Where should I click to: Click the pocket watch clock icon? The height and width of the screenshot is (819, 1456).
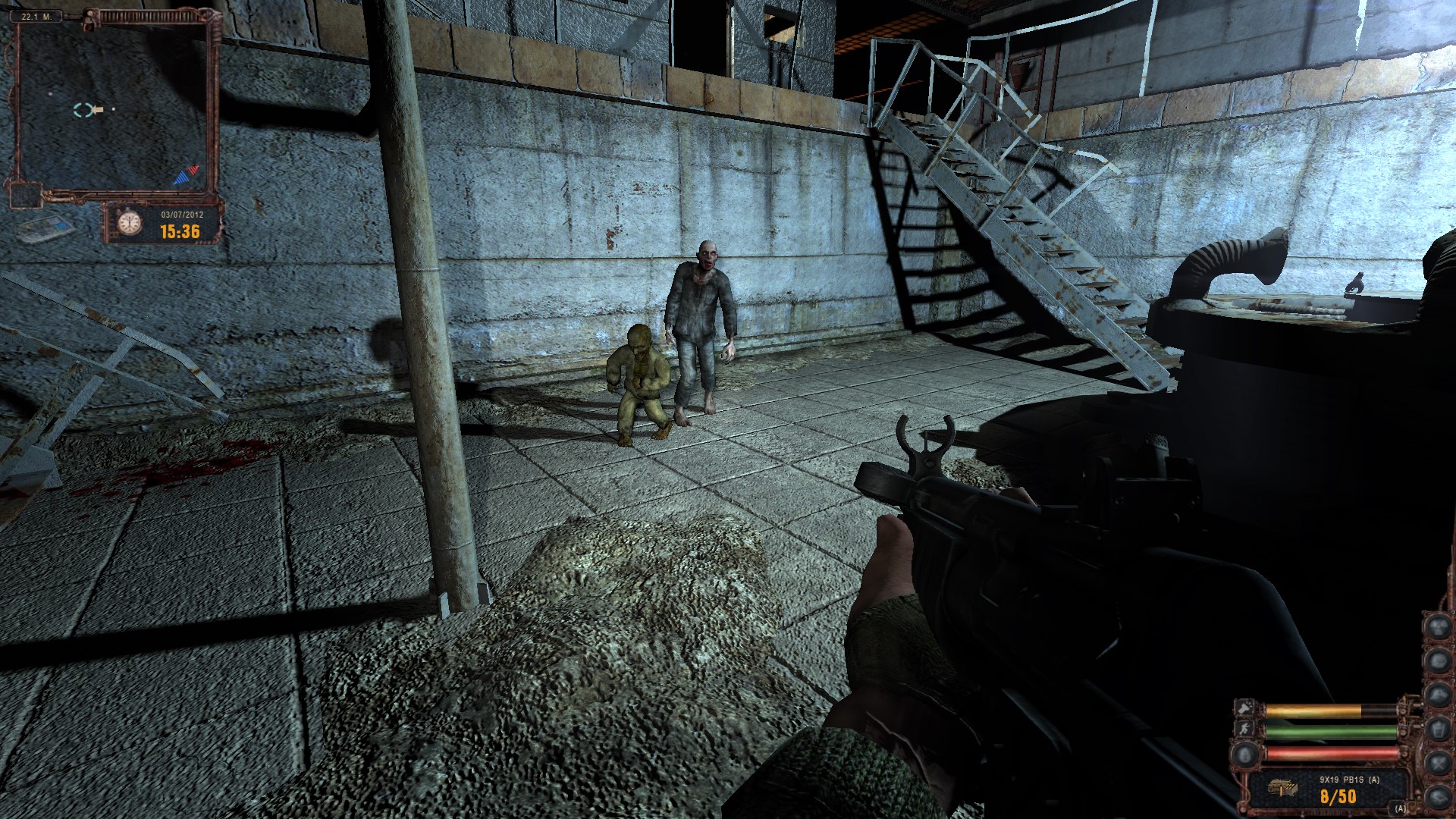[x=130, y=222]
